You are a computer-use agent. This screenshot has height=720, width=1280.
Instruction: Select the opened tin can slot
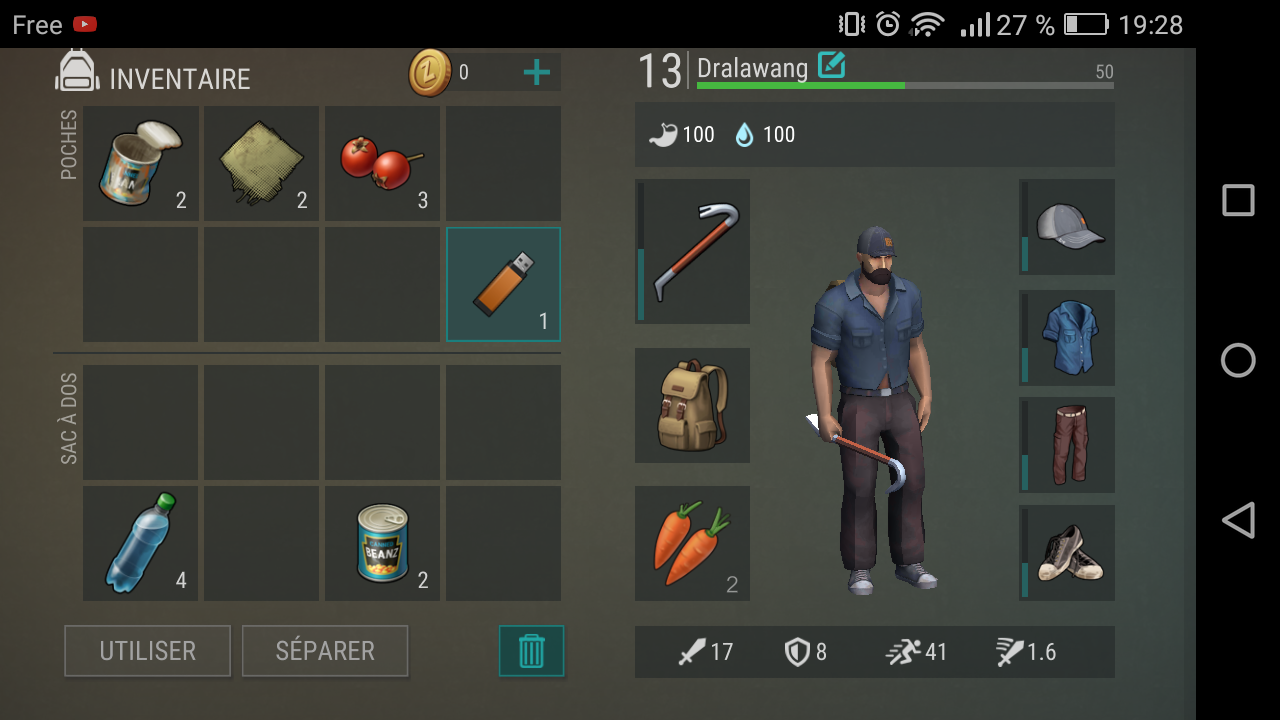pyautogui.click(x=141, y=163)
